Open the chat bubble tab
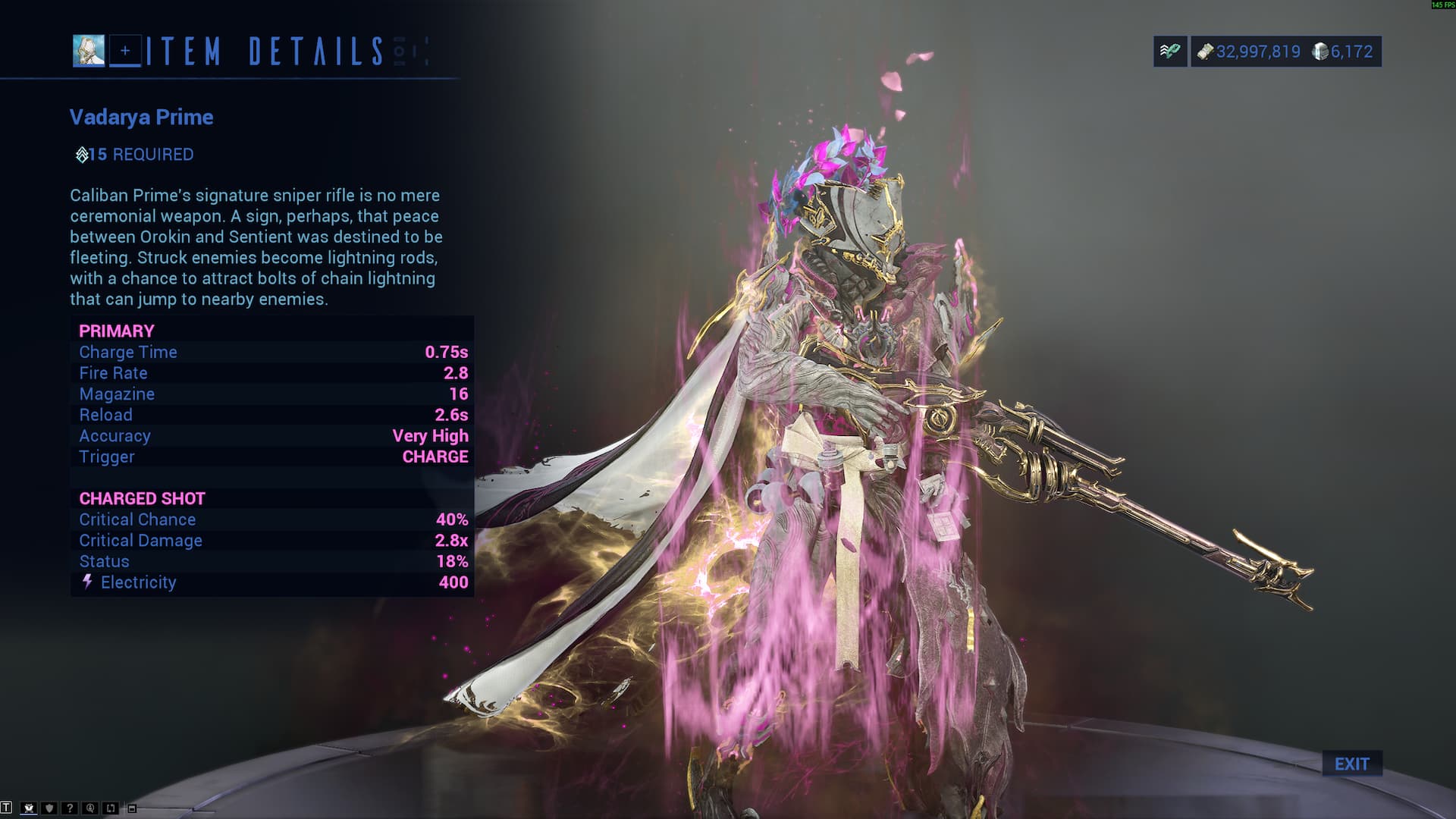The width and height of the screenshot is (1456, 819). pyautogui.click(x=90, y=808)
